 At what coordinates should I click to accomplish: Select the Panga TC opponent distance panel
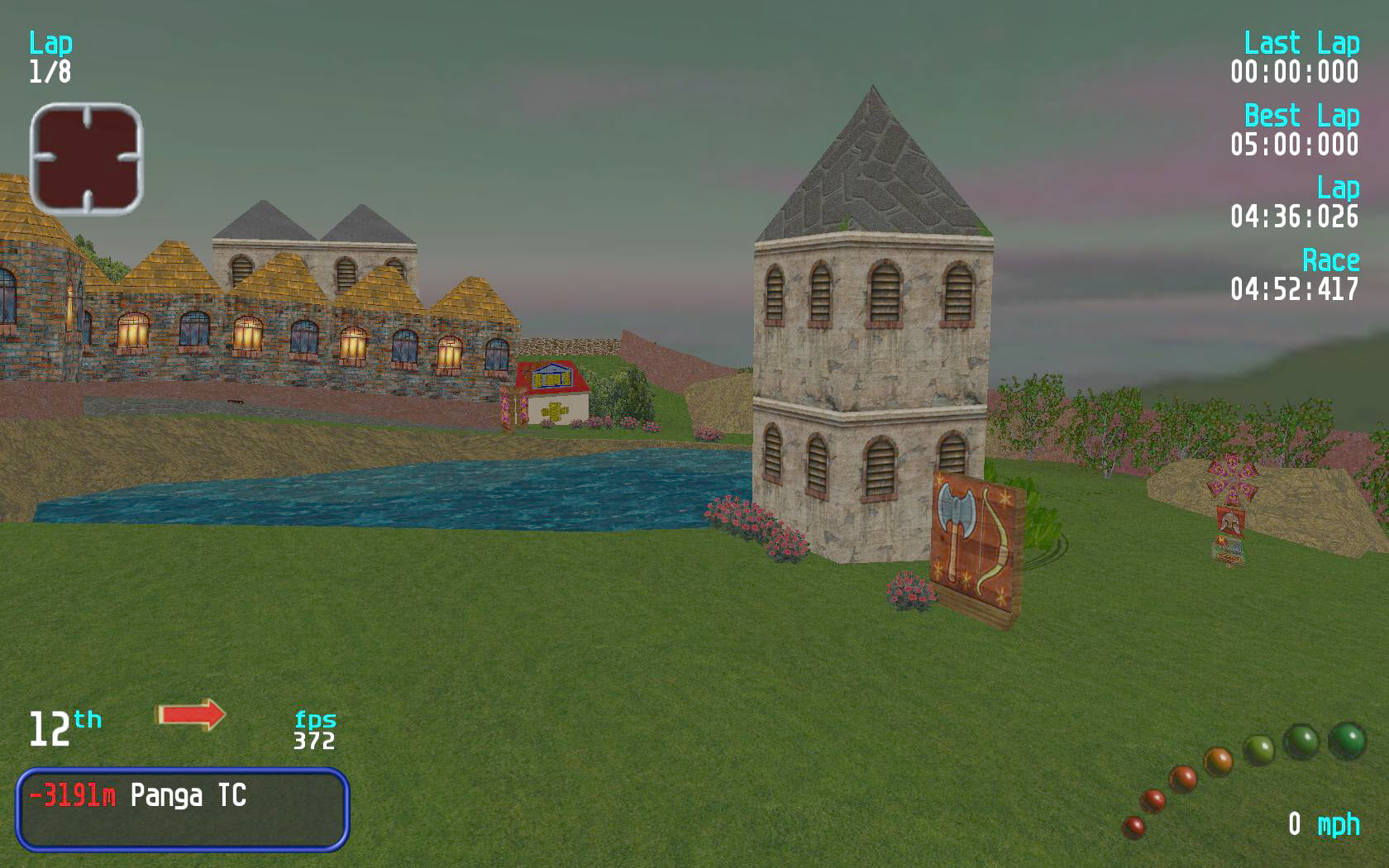click(182, 809)
